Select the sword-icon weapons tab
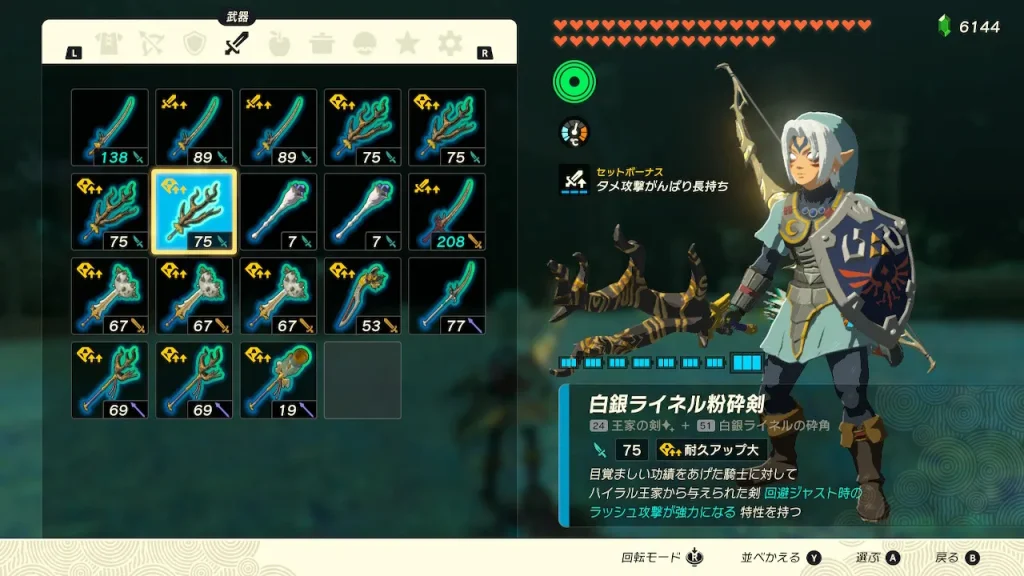The image size is (1024, 576). coord(236,44)
